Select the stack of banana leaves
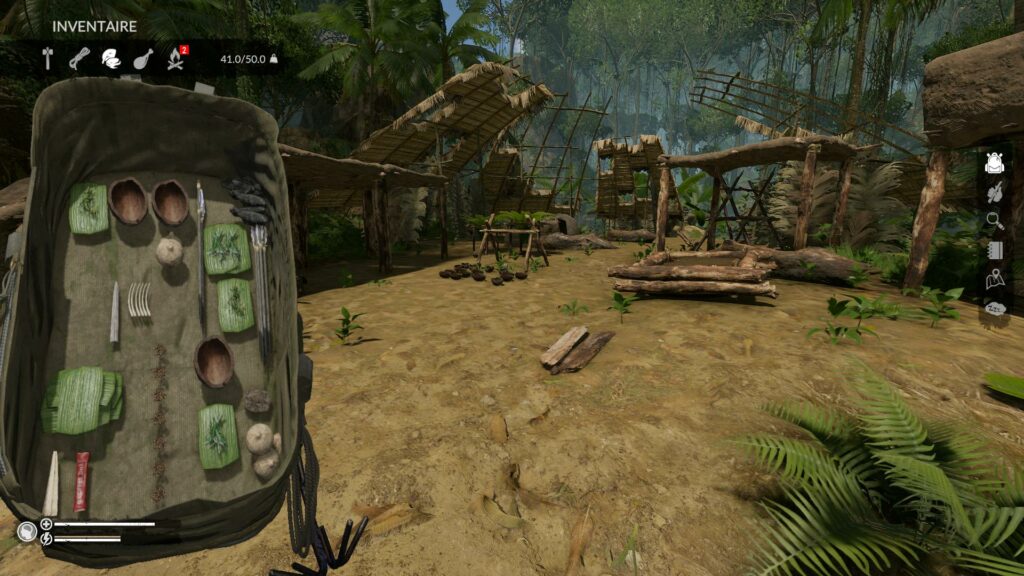The image size is (1024, 576). click(x=83, y=399)
